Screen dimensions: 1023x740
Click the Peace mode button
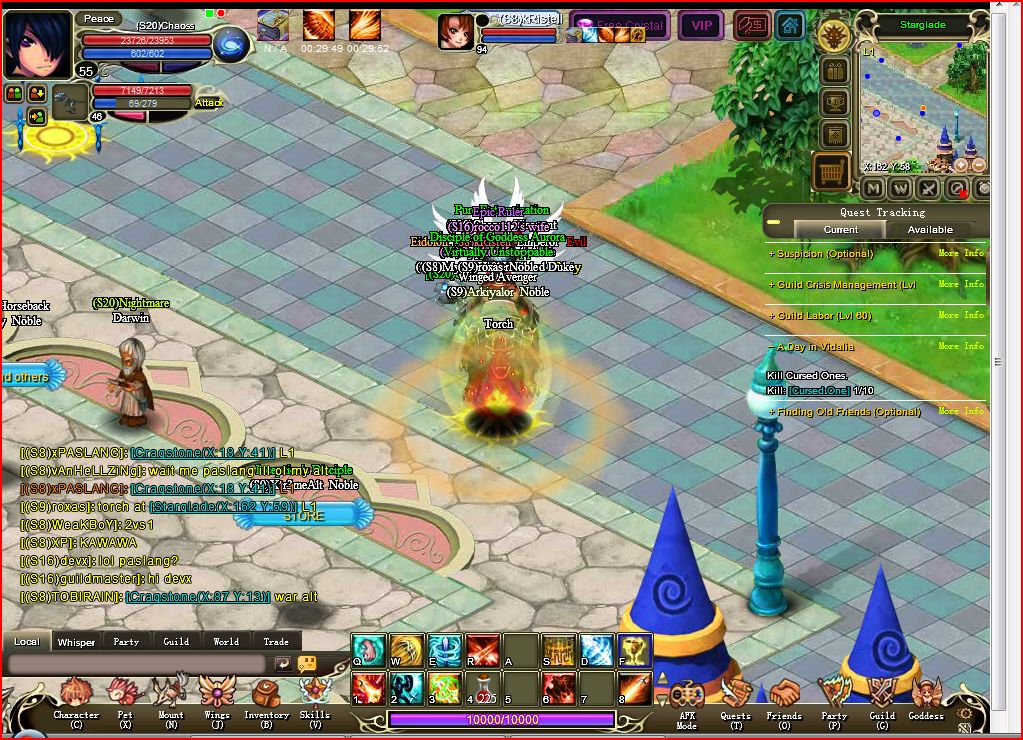pos(99,19)
